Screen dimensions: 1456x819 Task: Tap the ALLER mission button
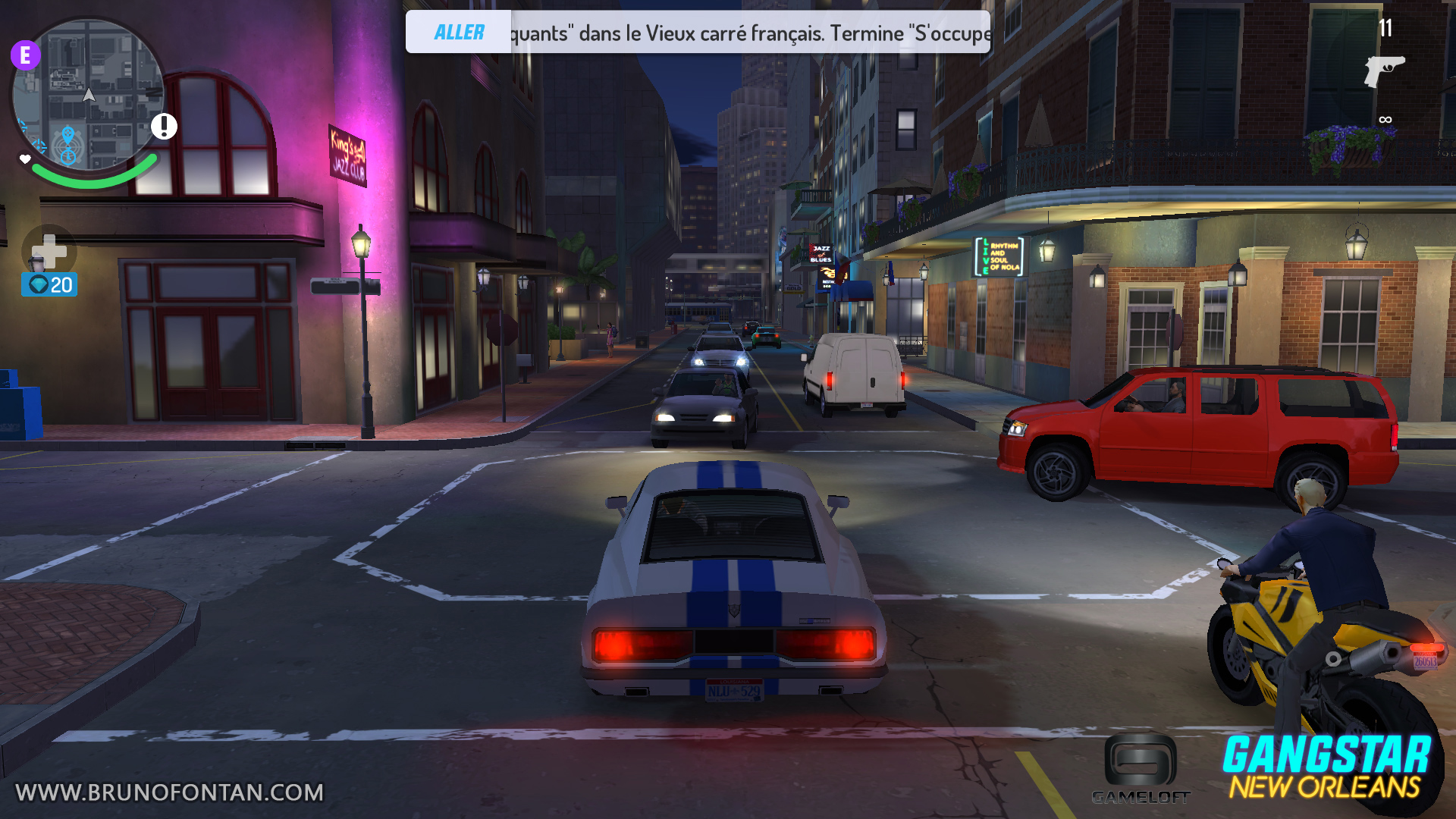[x=459, y=33]
